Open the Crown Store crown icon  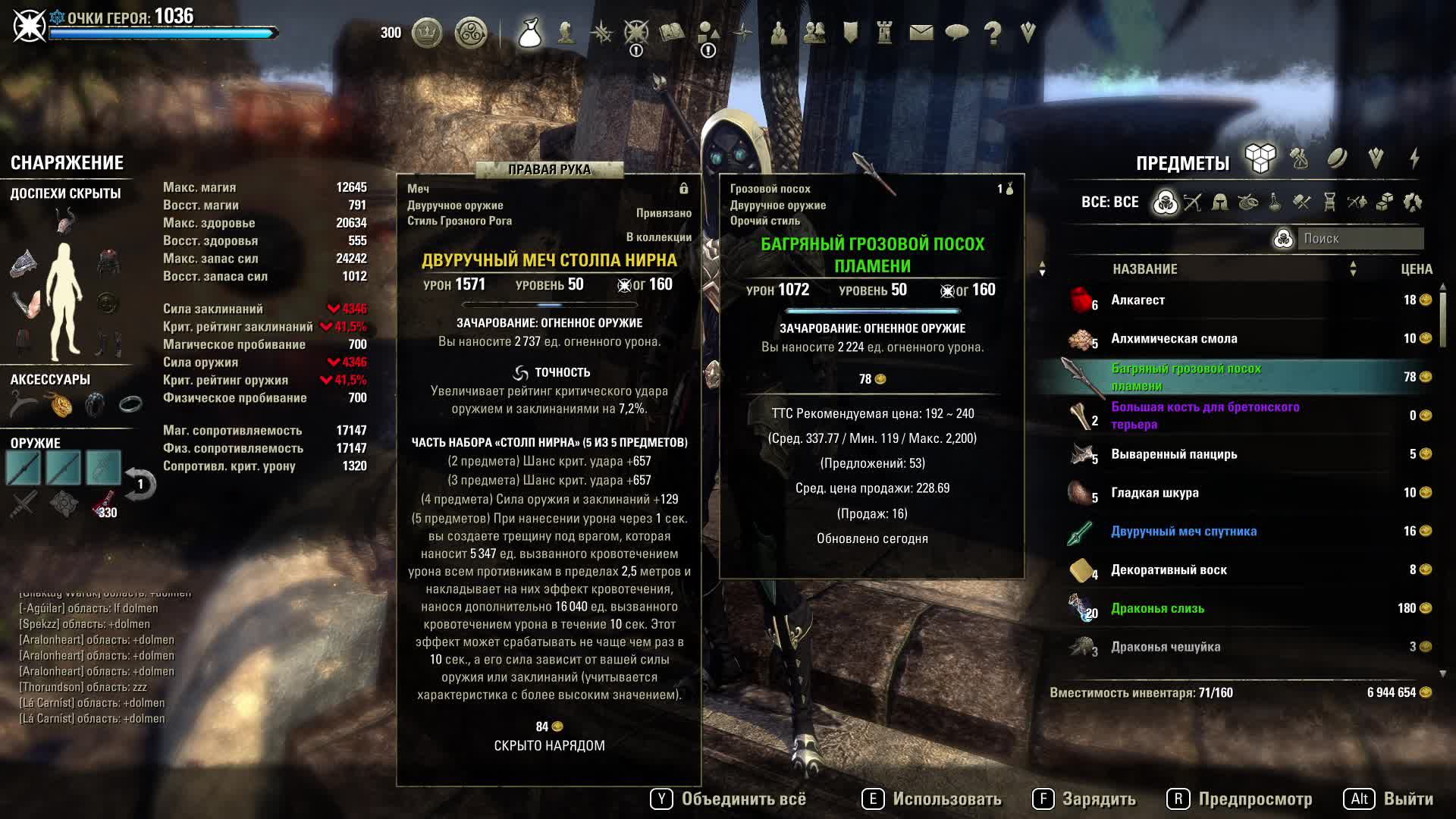click(x=427, y=33)
